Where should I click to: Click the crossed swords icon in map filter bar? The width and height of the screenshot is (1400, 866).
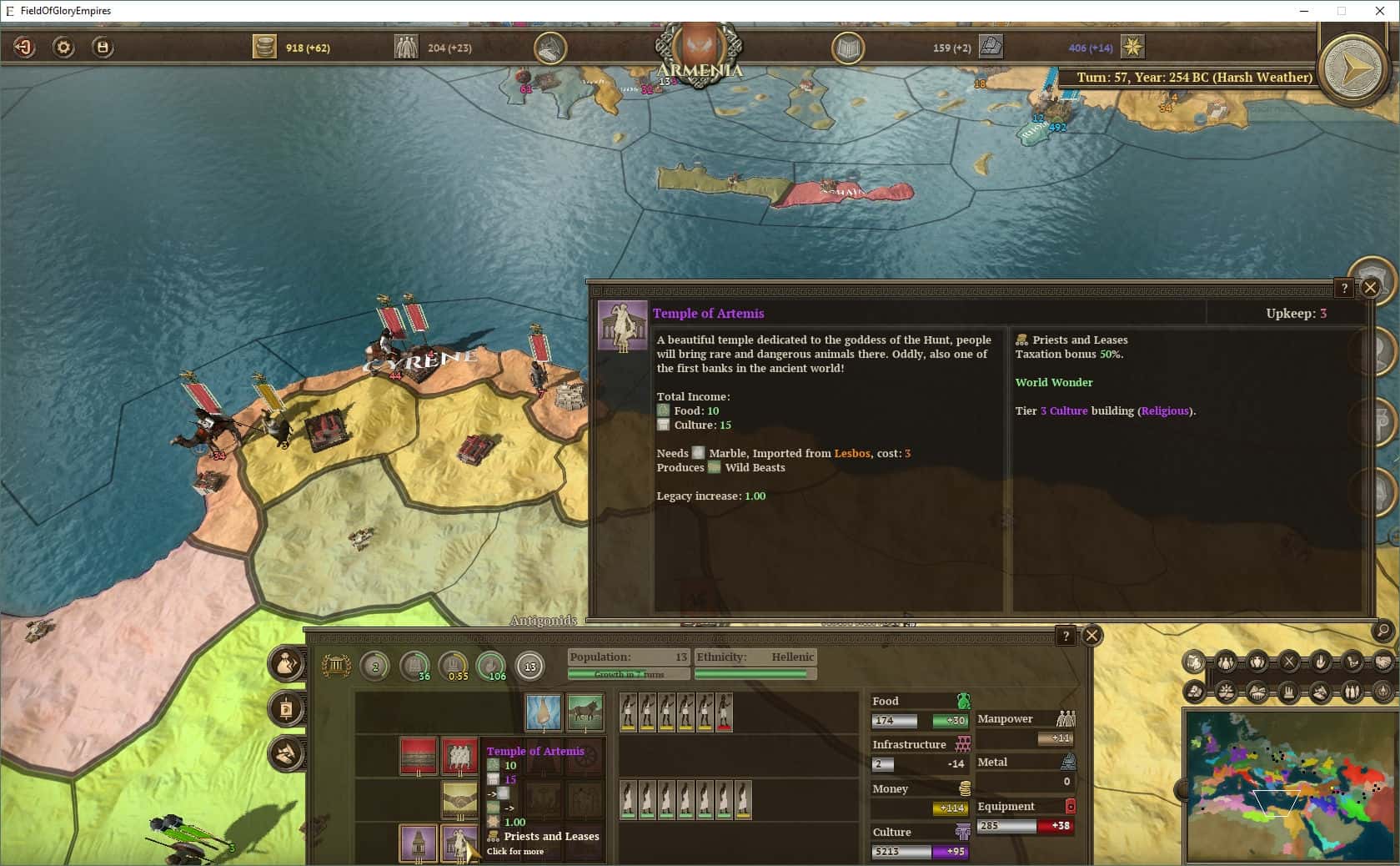coord(1288,661)
